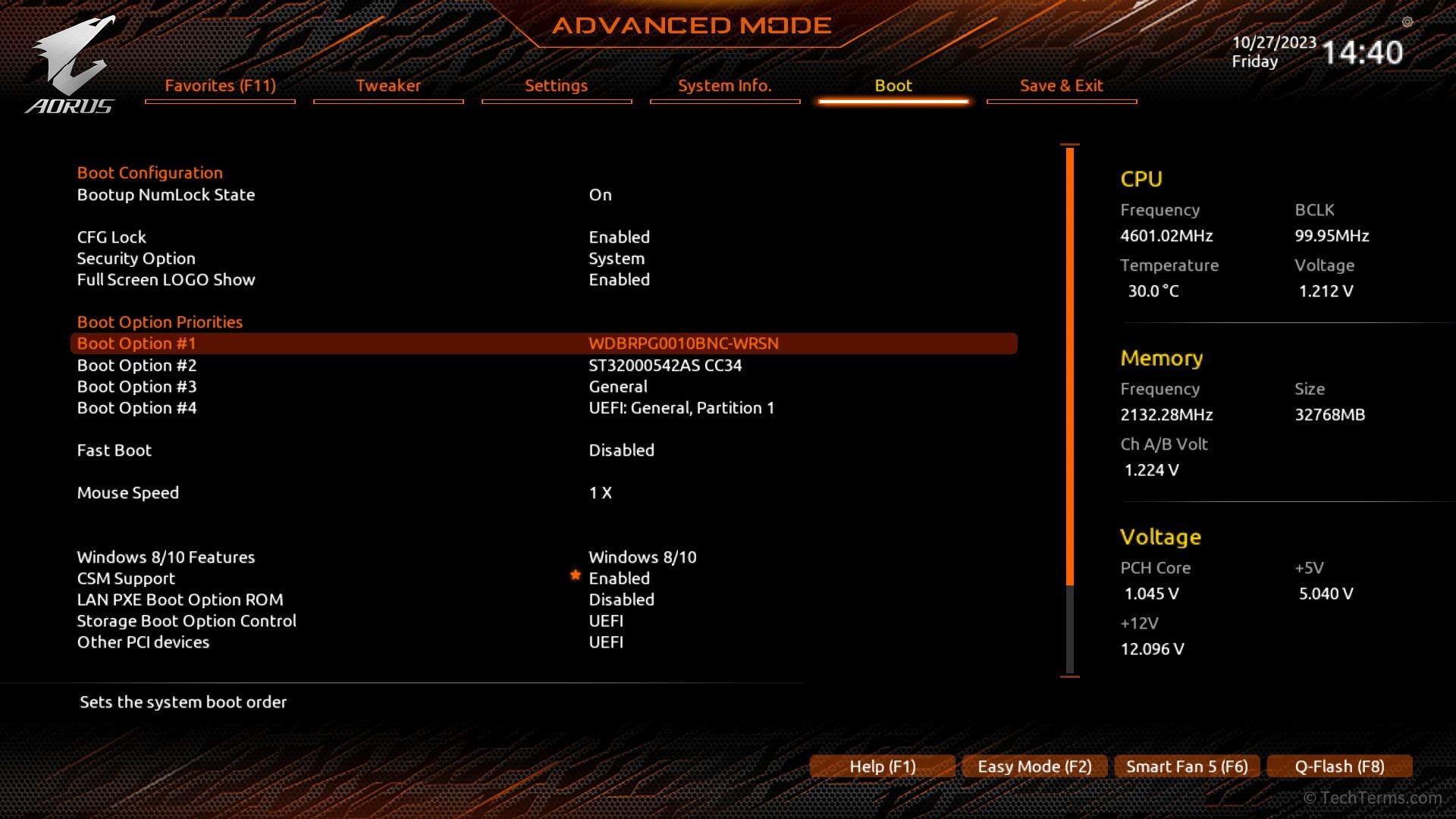
Task: Switch to Easy Mode (F2)
Action: pos(1034,767)
